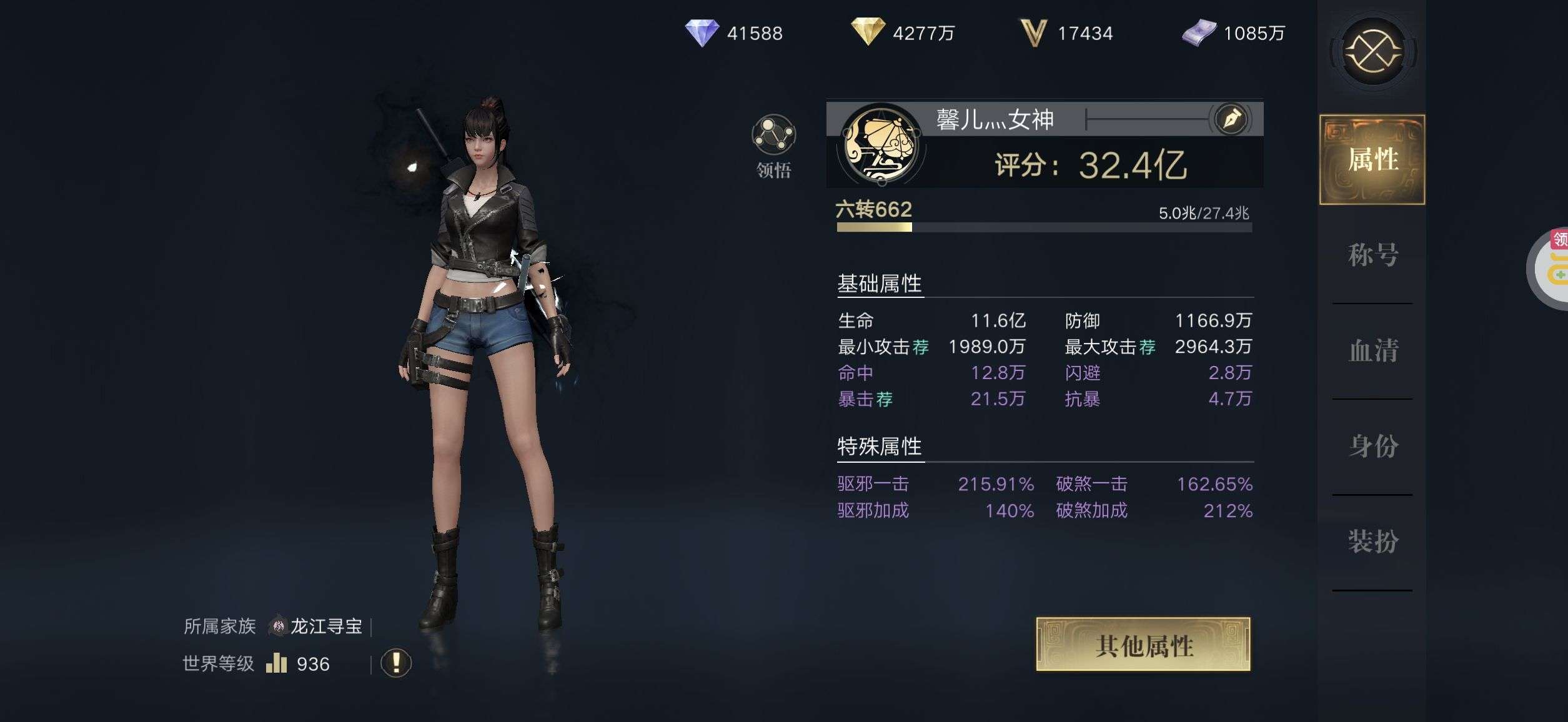Select the 血清 tab
This screenshot has width=1568, height=722.
1372,350
